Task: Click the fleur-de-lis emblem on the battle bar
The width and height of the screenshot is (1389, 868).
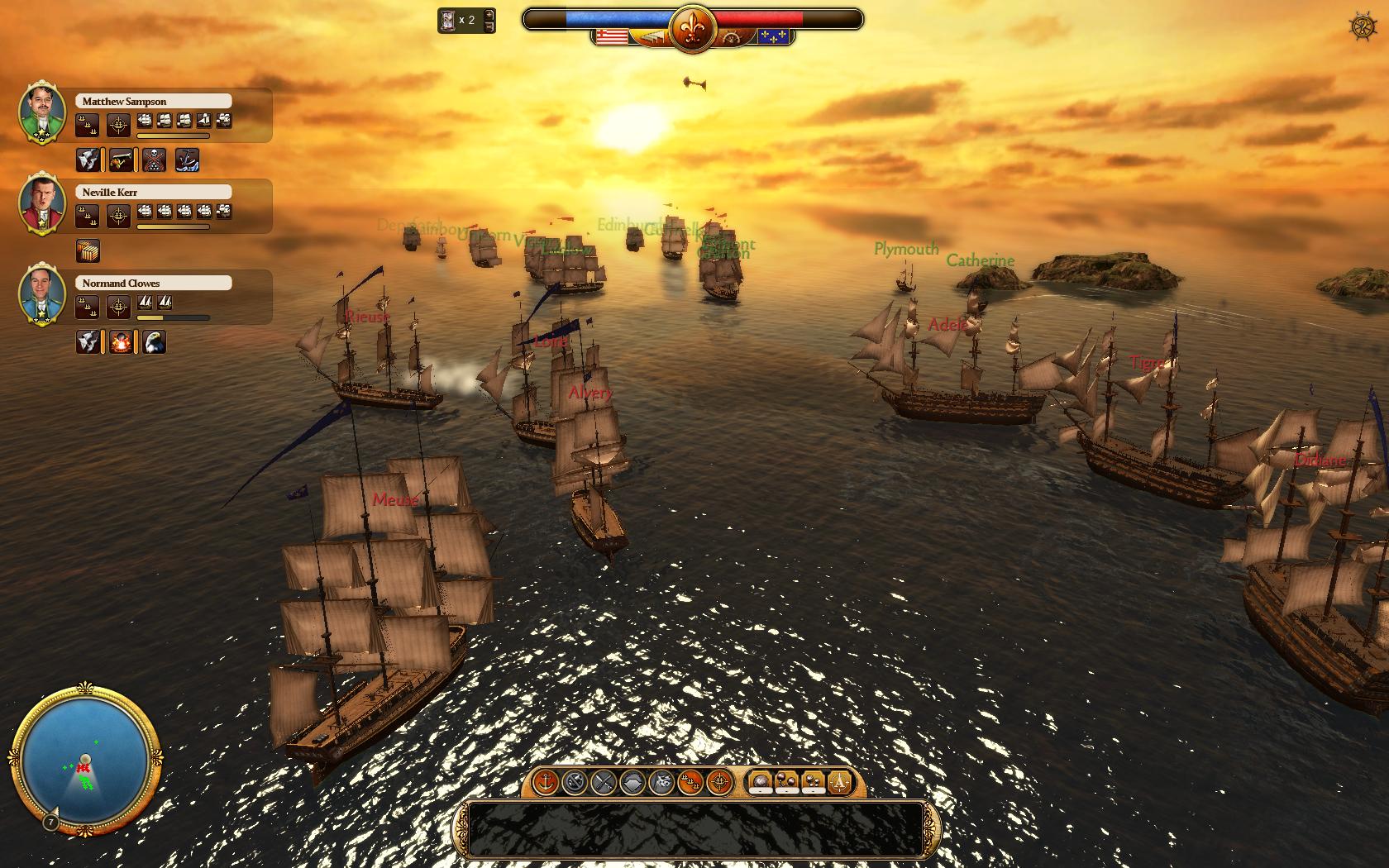Action: (x=691, y=25)
